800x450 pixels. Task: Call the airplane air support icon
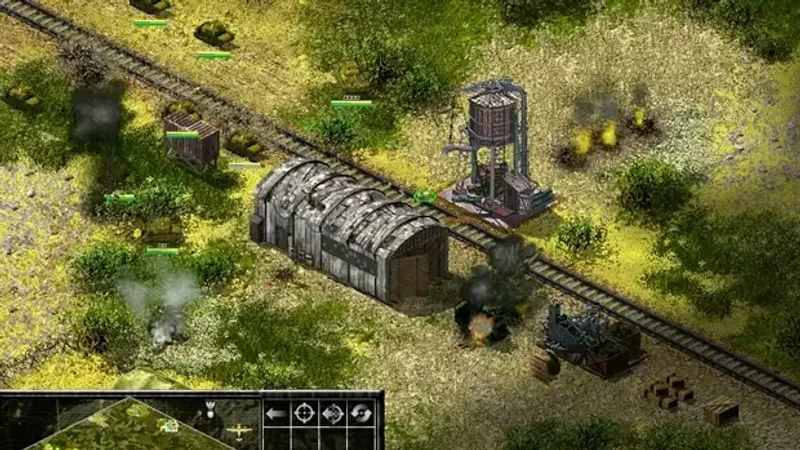[240, 431]
